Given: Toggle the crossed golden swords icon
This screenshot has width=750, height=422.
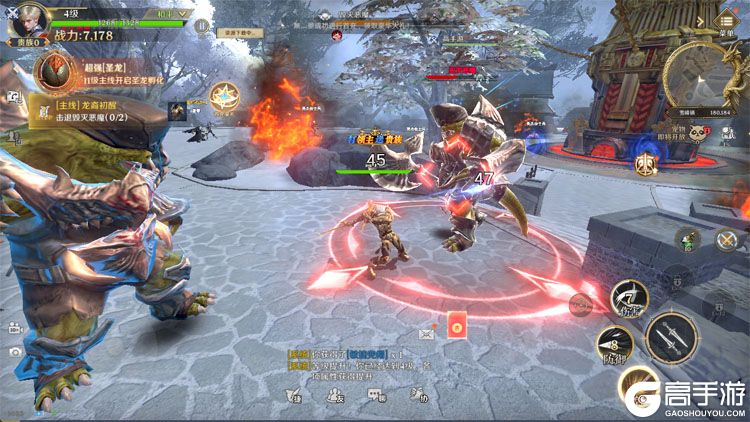Looking at the screenshot, I should (725, 240).
